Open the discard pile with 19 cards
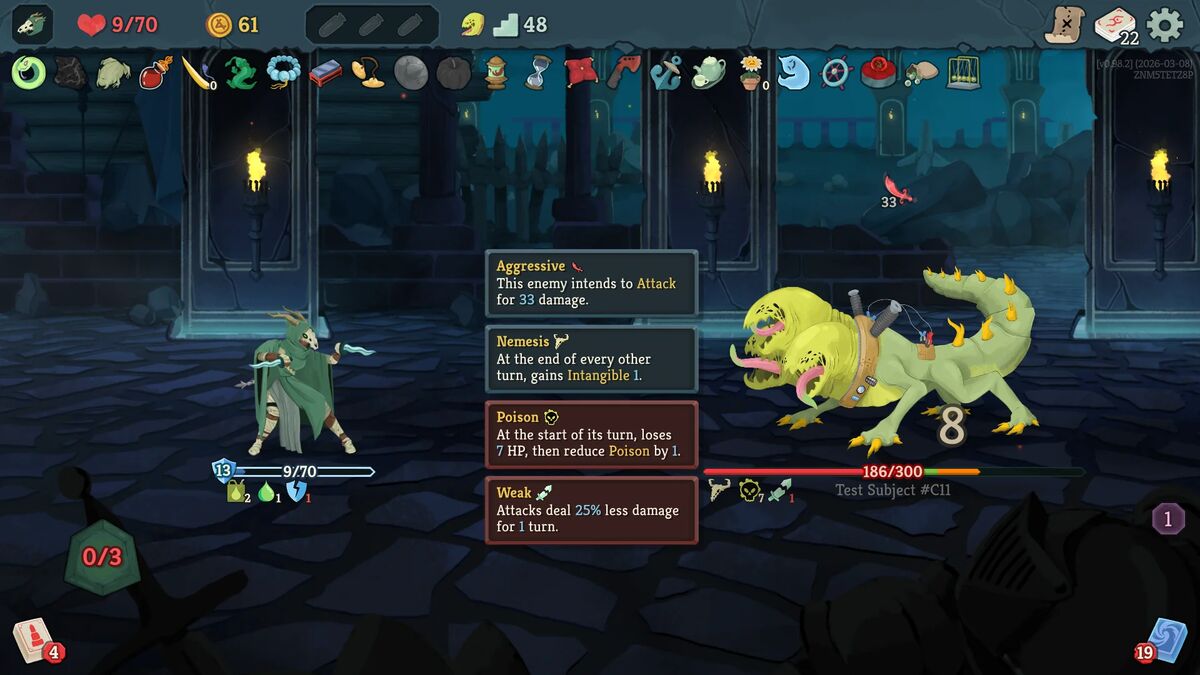The width and height of the screenshot is (1200, 675). 1164,639
